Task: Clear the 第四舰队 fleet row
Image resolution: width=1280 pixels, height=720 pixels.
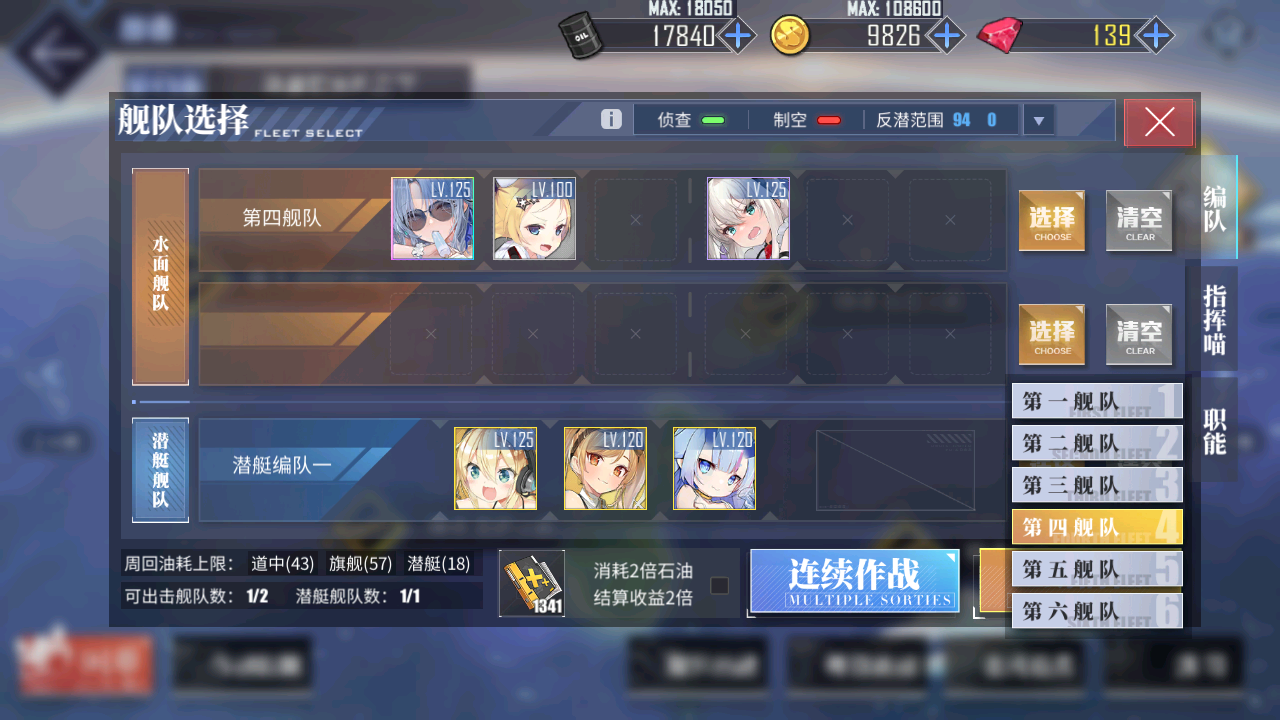Action: [1139, 221]
